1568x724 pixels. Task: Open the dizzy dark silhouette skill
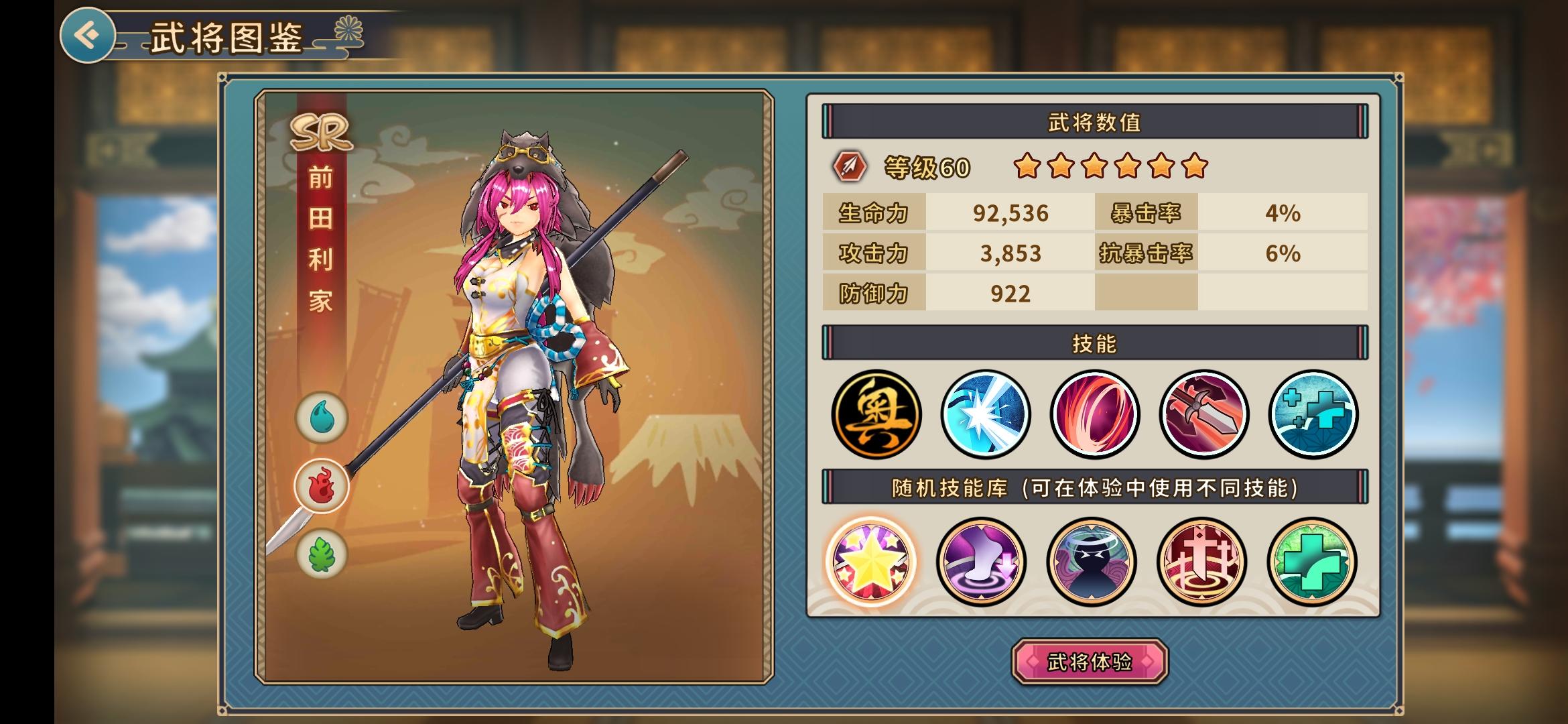pos(1091,562)
